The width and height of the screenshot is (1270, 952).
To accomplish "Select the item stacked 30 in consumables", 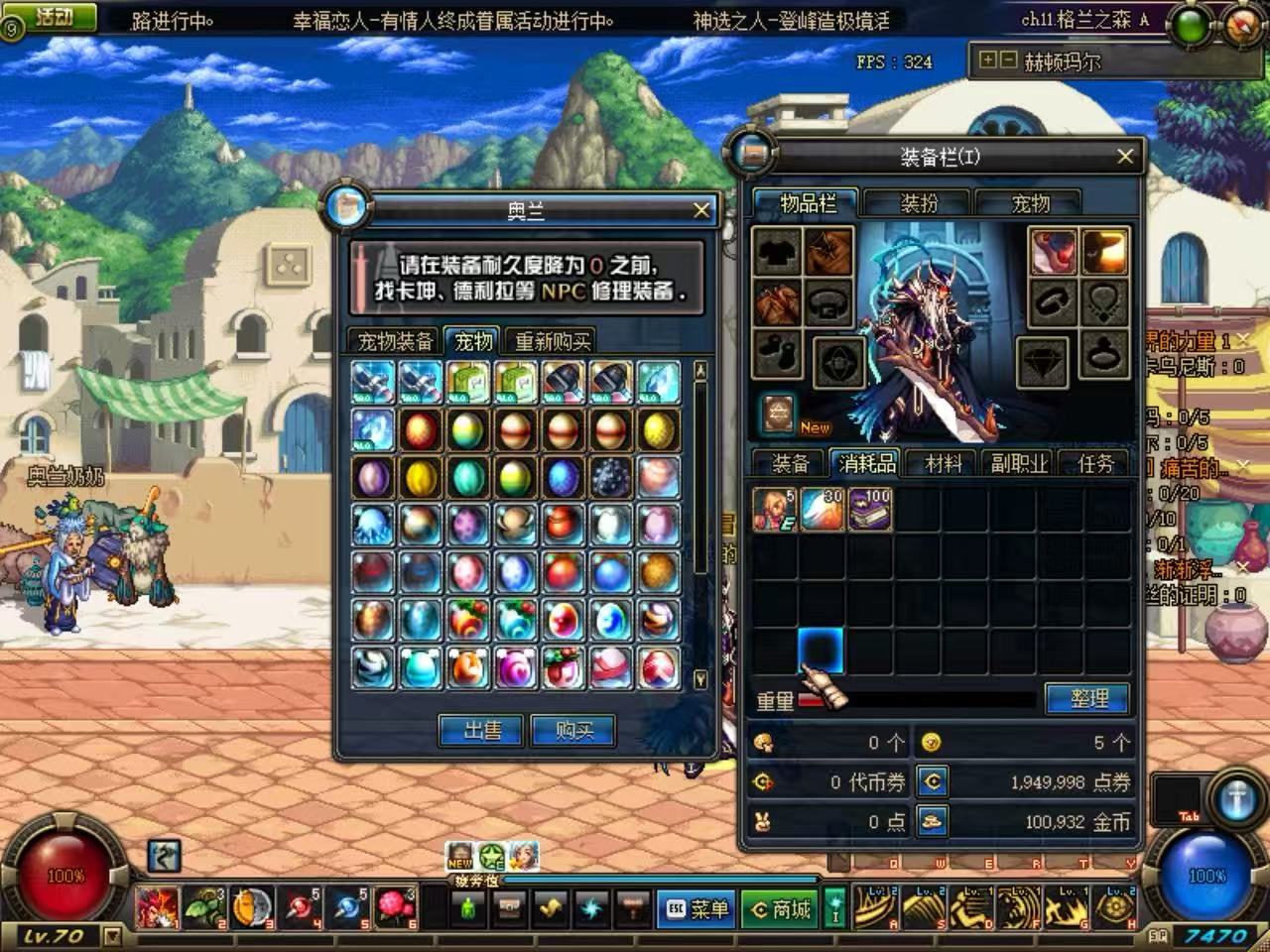I will (823, 510).
